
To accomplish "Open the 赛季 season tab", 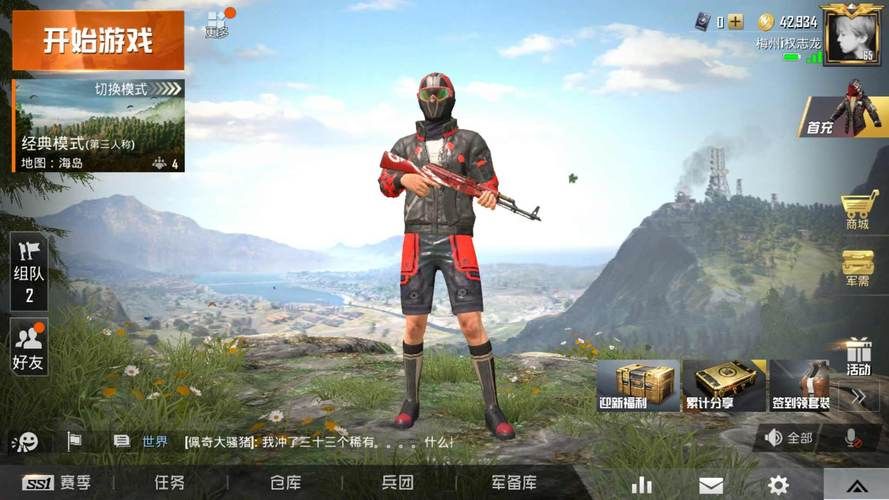I will point(58,483).
